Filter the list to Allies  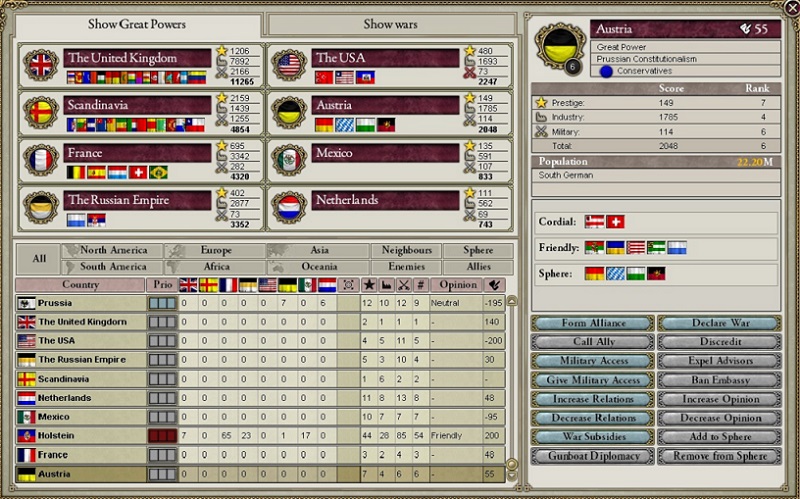477,267
